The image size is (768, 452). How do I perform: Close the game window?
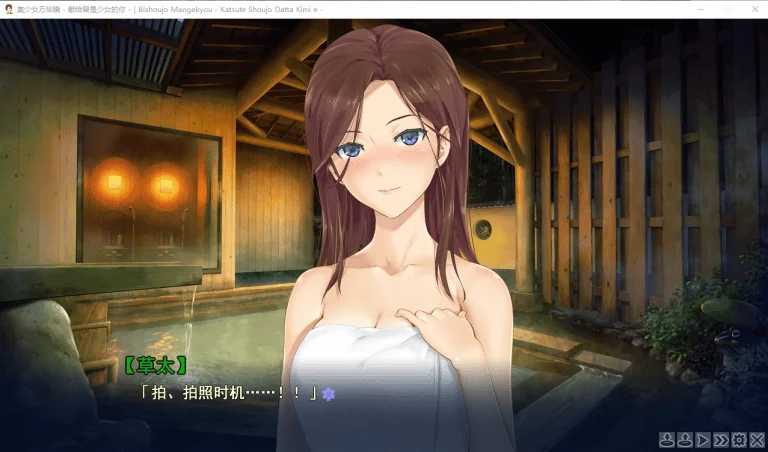point(753,9)
